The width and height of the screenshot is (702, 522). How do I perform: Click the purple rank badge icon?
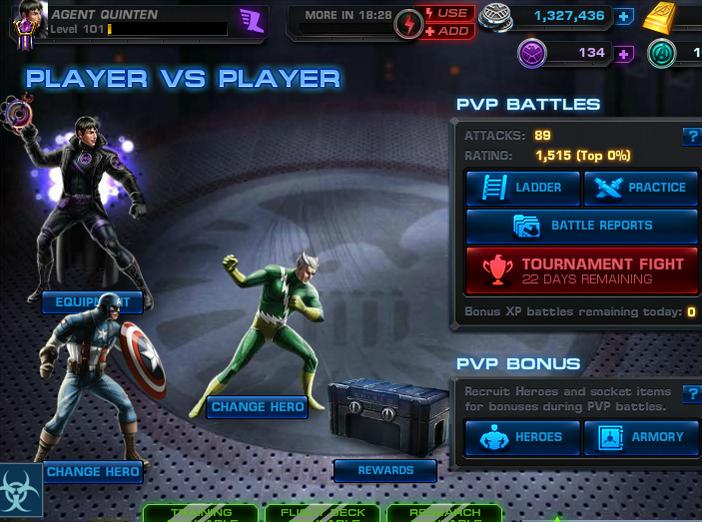[251, 20]
